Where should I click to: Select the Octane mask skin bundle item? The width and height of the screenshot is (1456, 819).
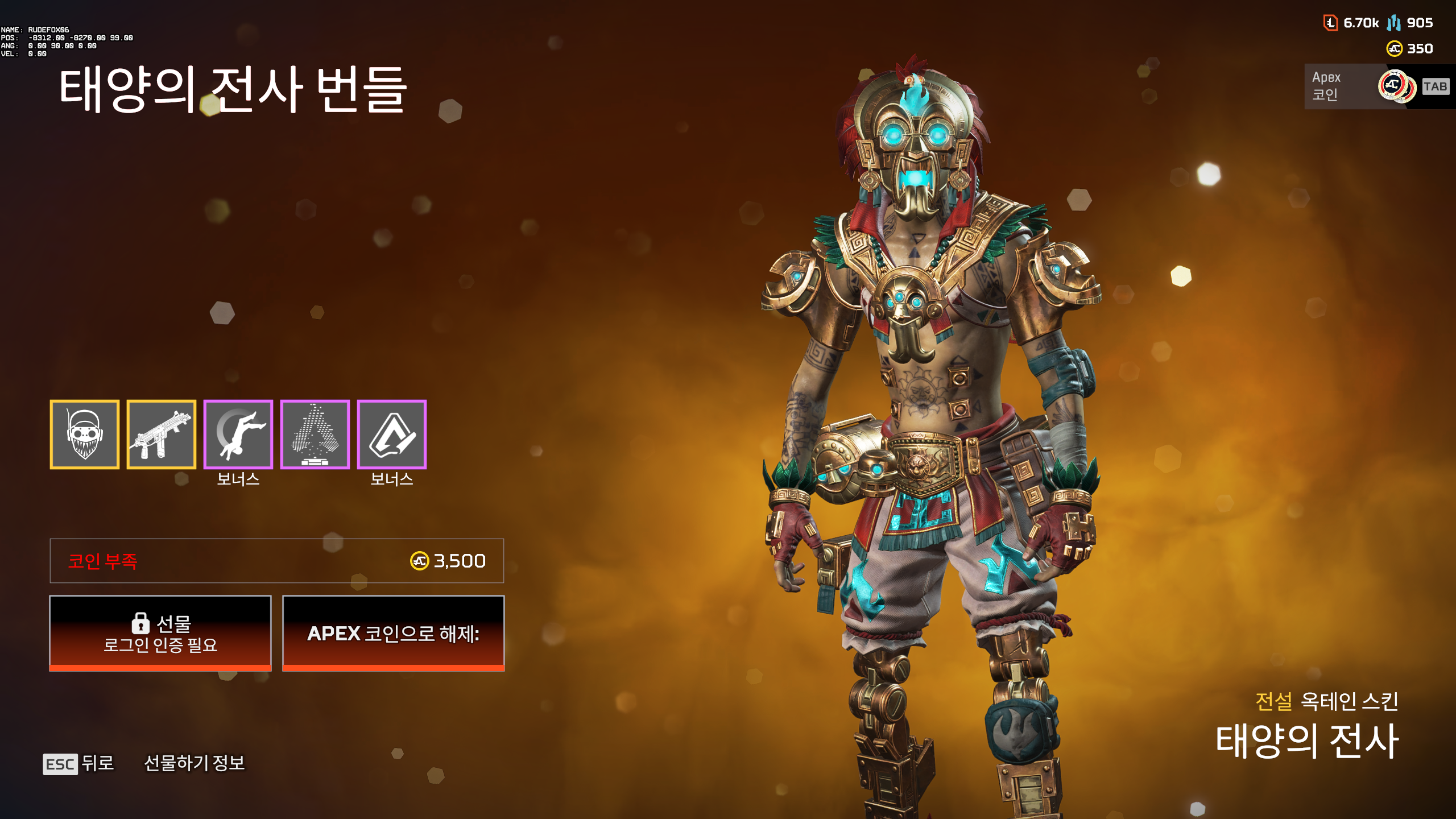tap(85, 436)
